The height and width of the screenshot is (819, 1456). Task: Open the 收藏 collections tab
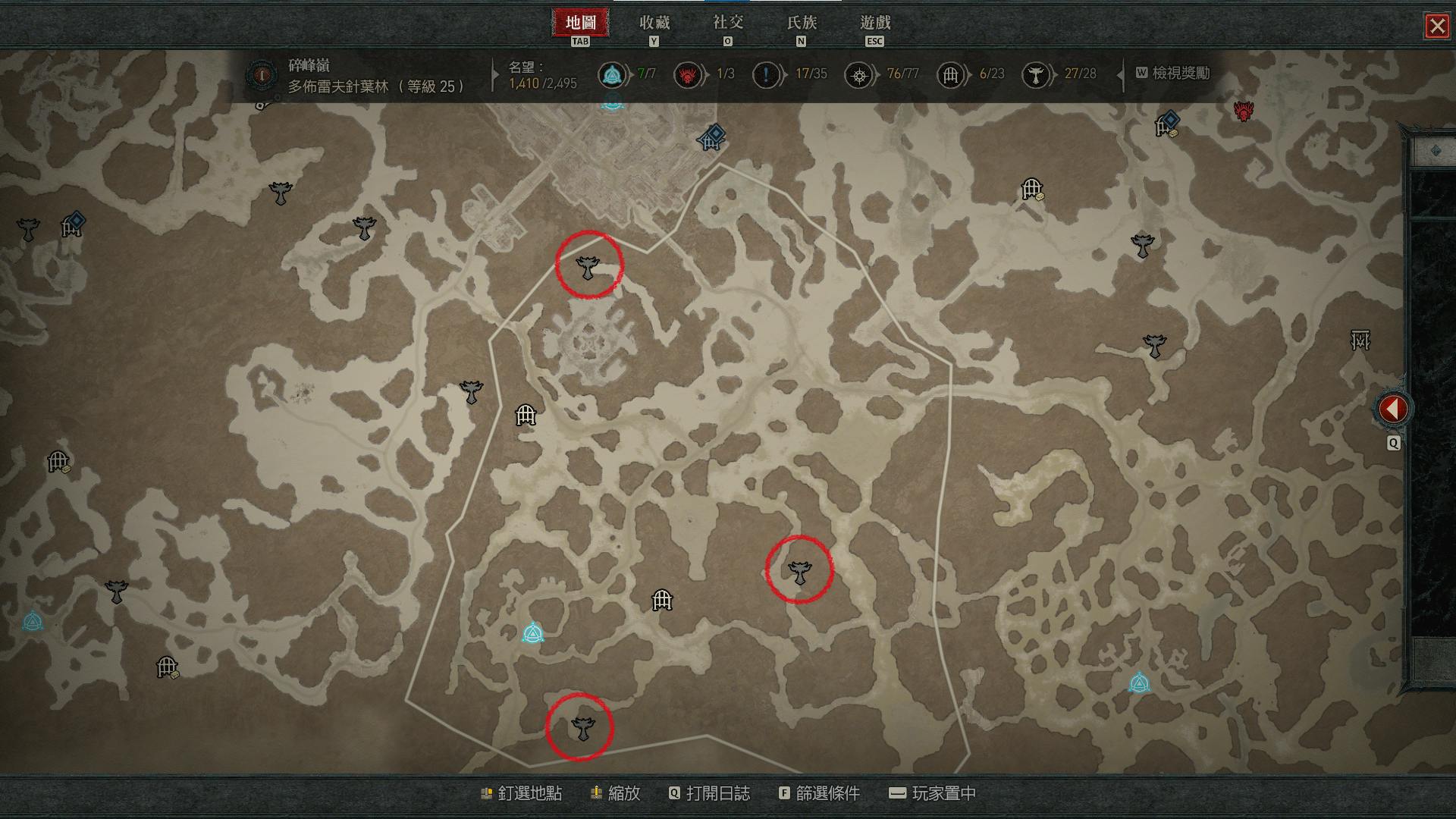tap(654, 24)
